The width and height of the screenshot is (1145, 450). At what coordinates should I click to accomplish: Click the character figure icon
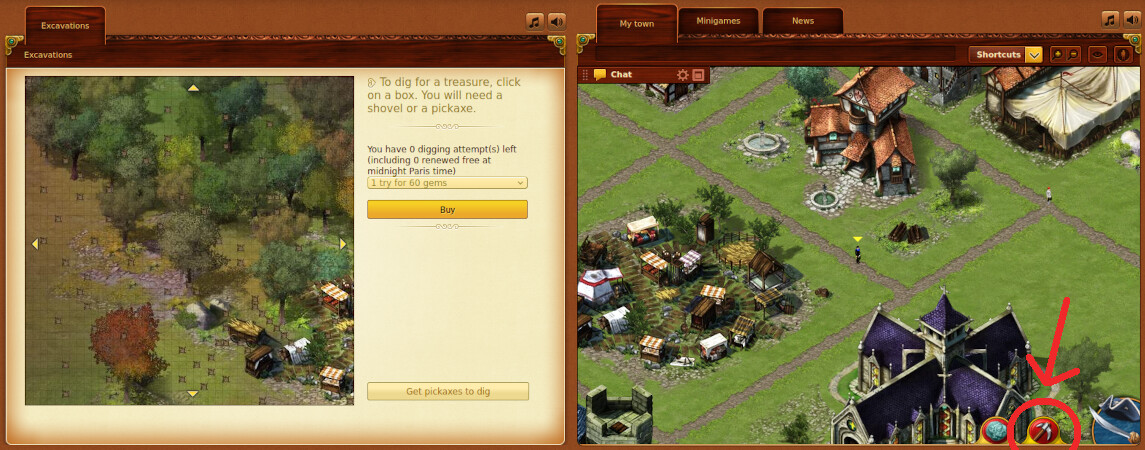click(1124, 54)
